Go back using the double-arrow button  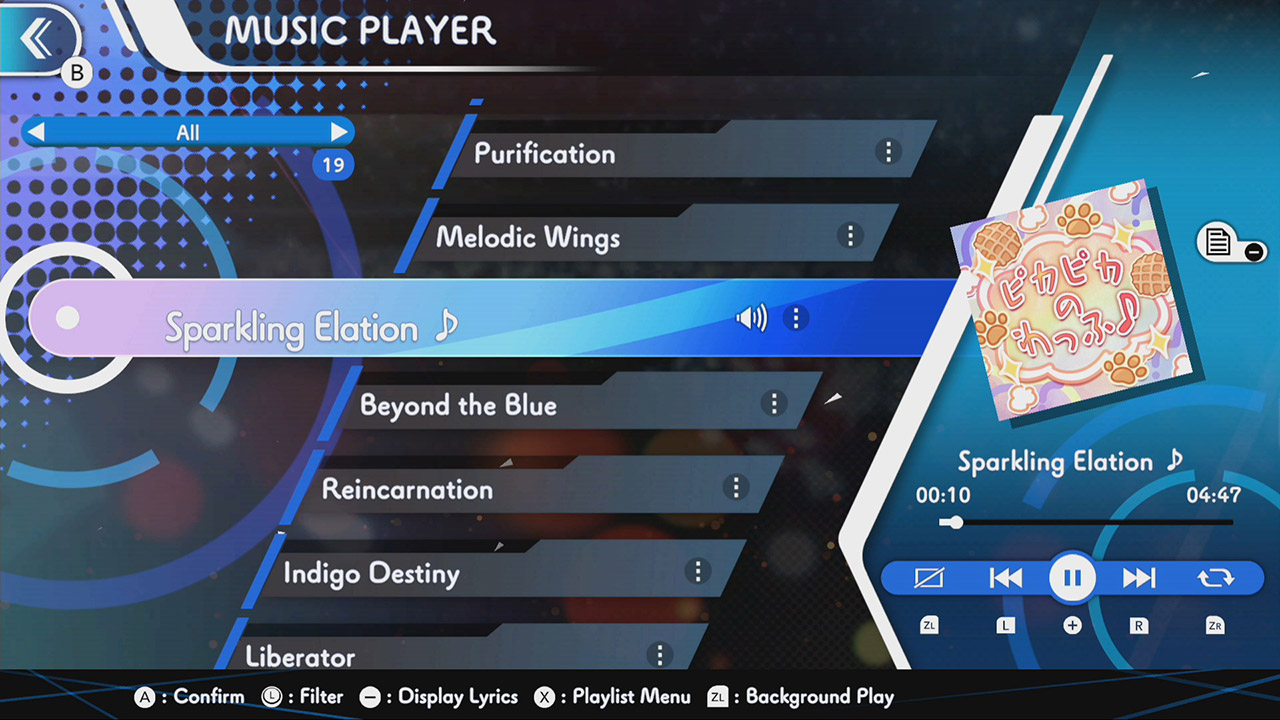[38, 38]
